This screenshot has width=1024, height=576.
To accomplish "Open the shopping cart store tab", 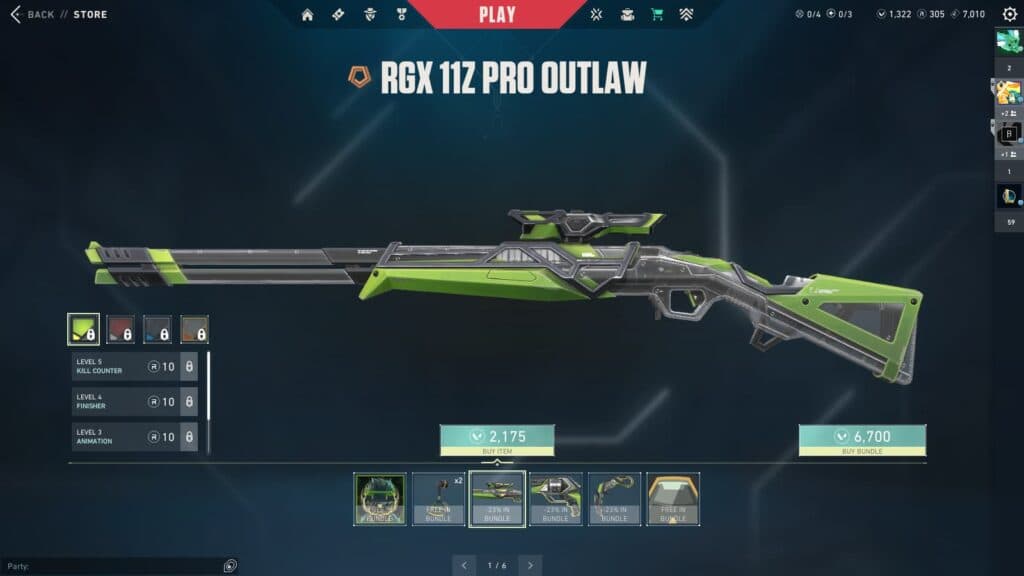I will click(657, 15).
